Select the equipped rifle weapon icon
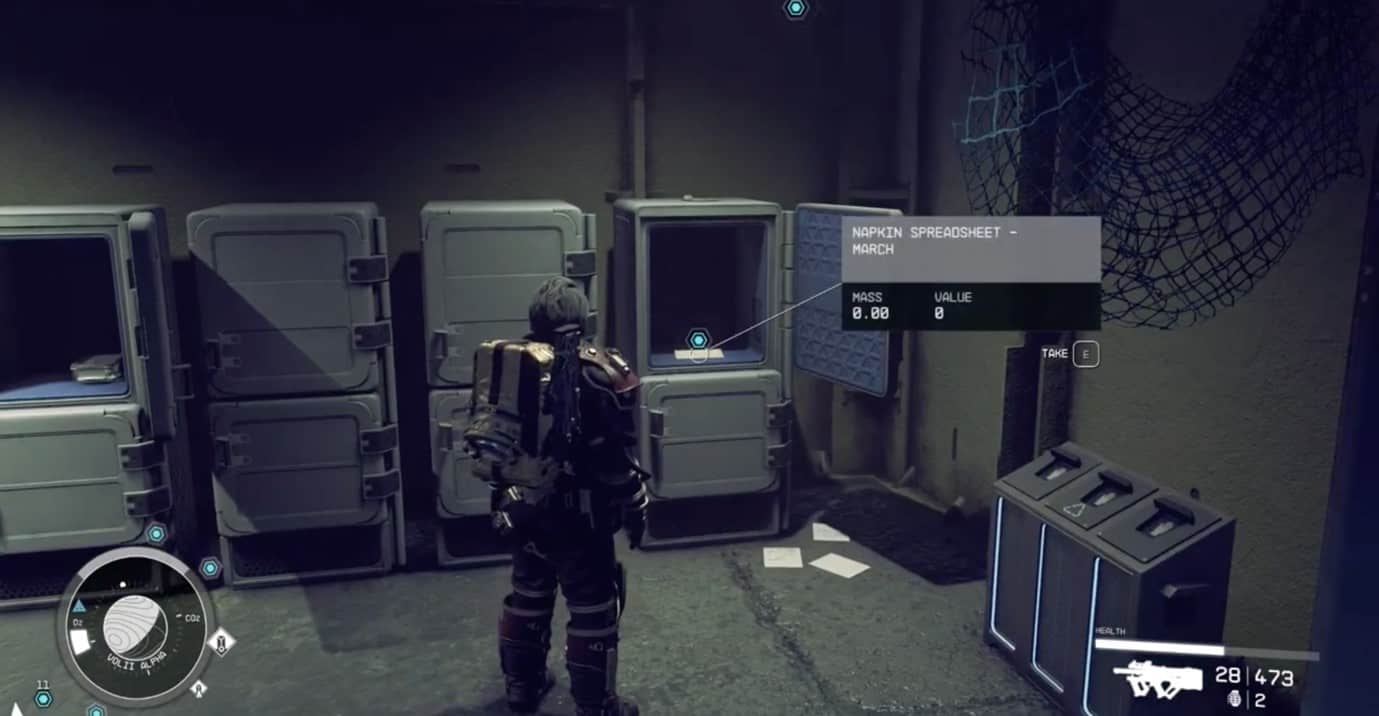 tap(1158, 680)
